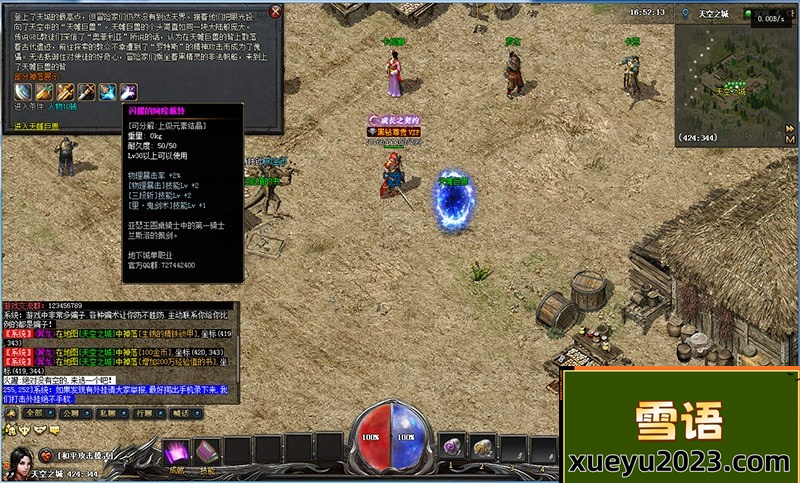This screenshot has width=800, height=483.
Task: Open the 技能 skills book
Action: (207, 451)
